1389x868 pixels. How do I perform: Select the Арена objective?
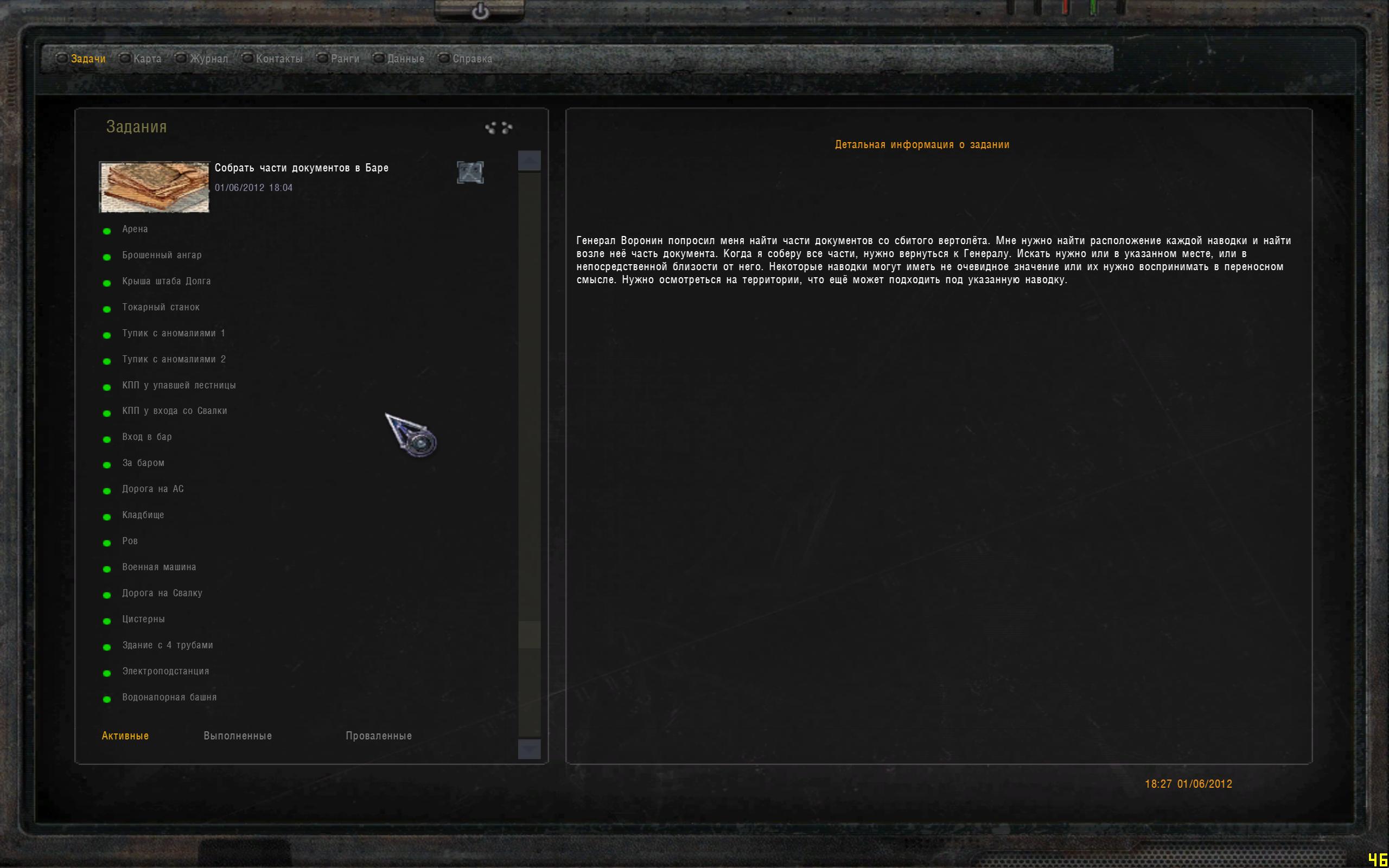pos(135,229)
